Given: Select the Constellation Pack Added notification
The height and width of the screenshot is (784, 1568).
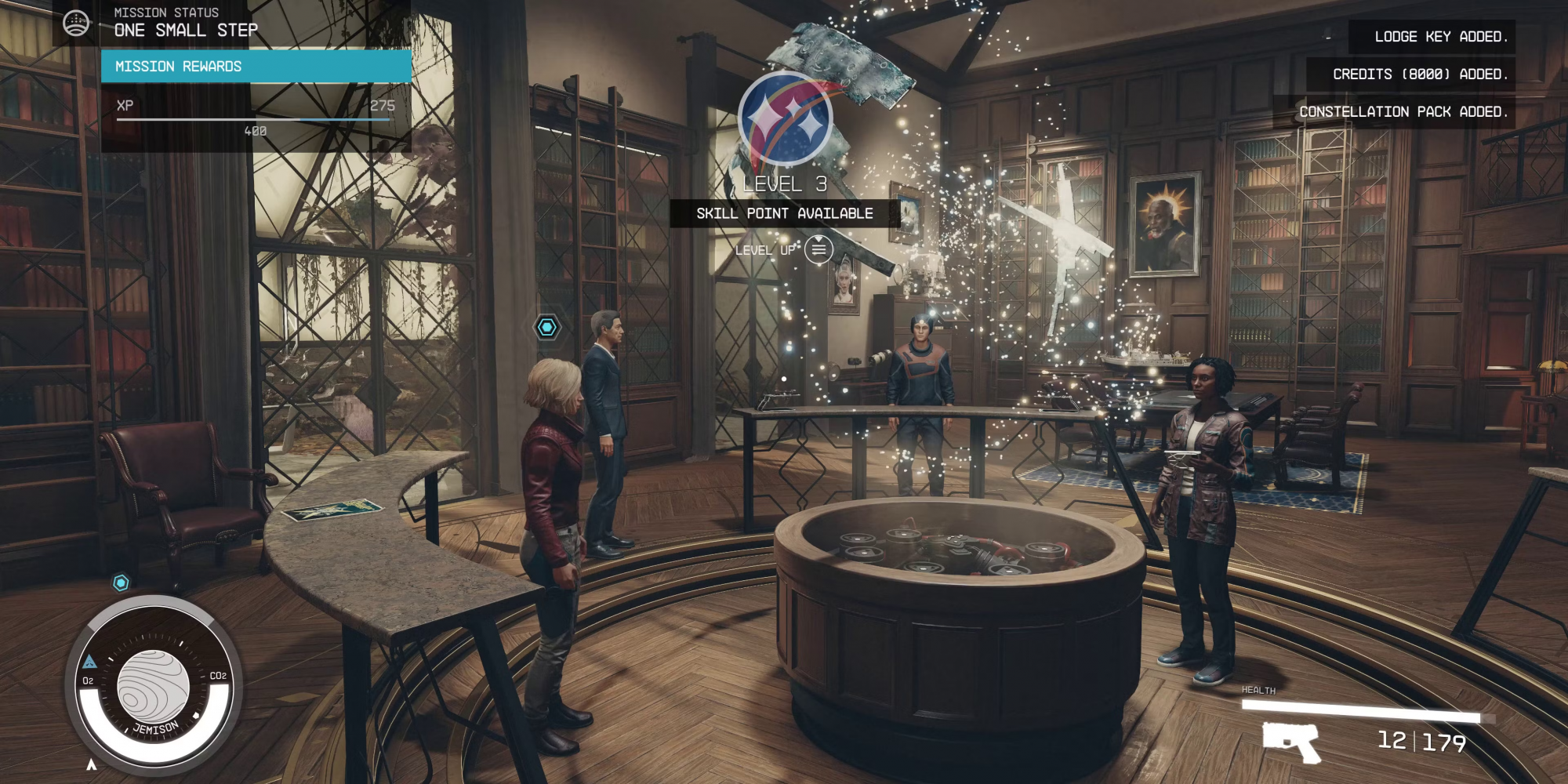Looking at the screenshot, I should [x=1394, y=112].
